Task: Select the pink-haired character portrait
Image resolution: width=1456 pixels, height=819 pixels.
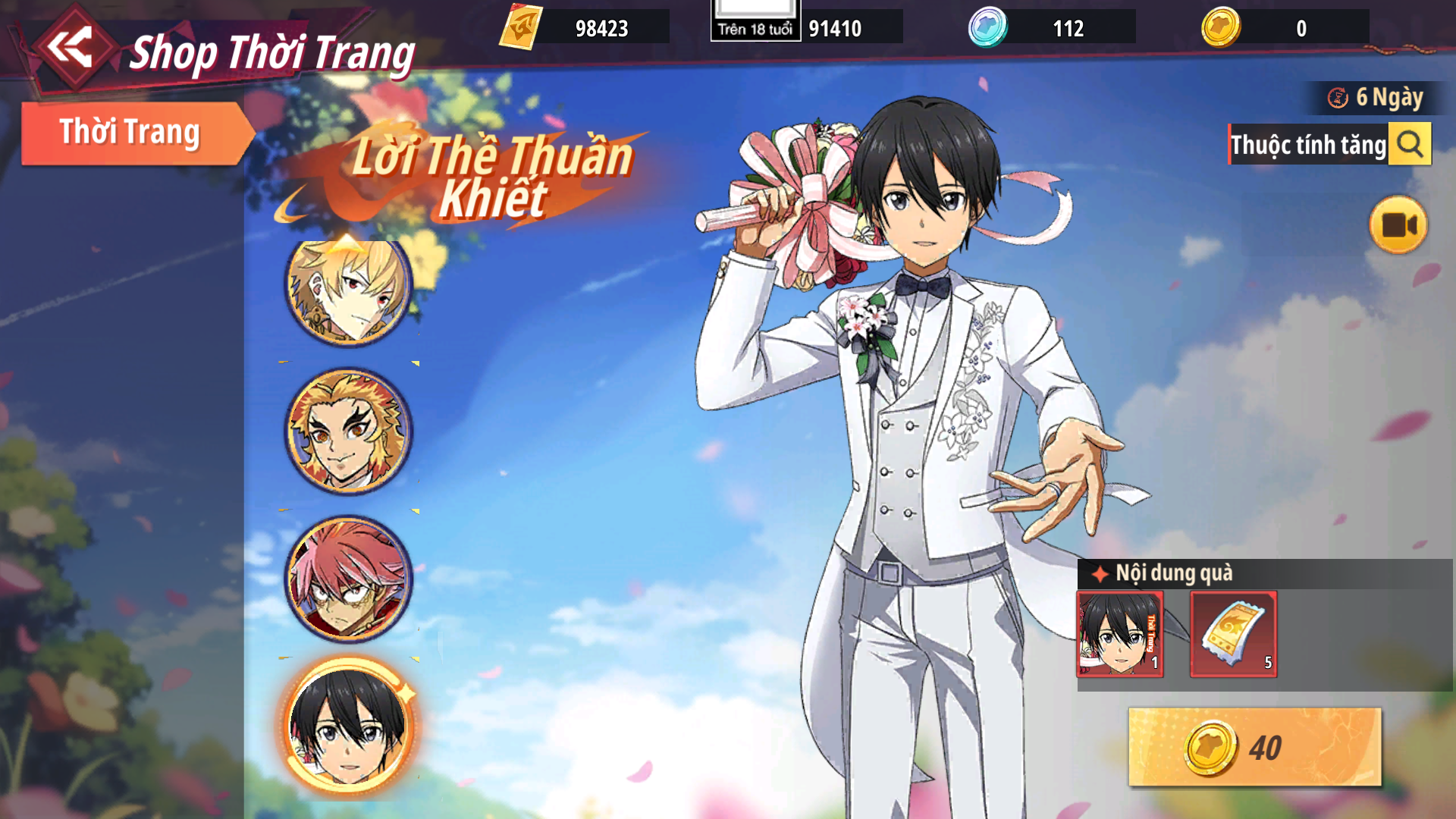Action: click(349, 578)
